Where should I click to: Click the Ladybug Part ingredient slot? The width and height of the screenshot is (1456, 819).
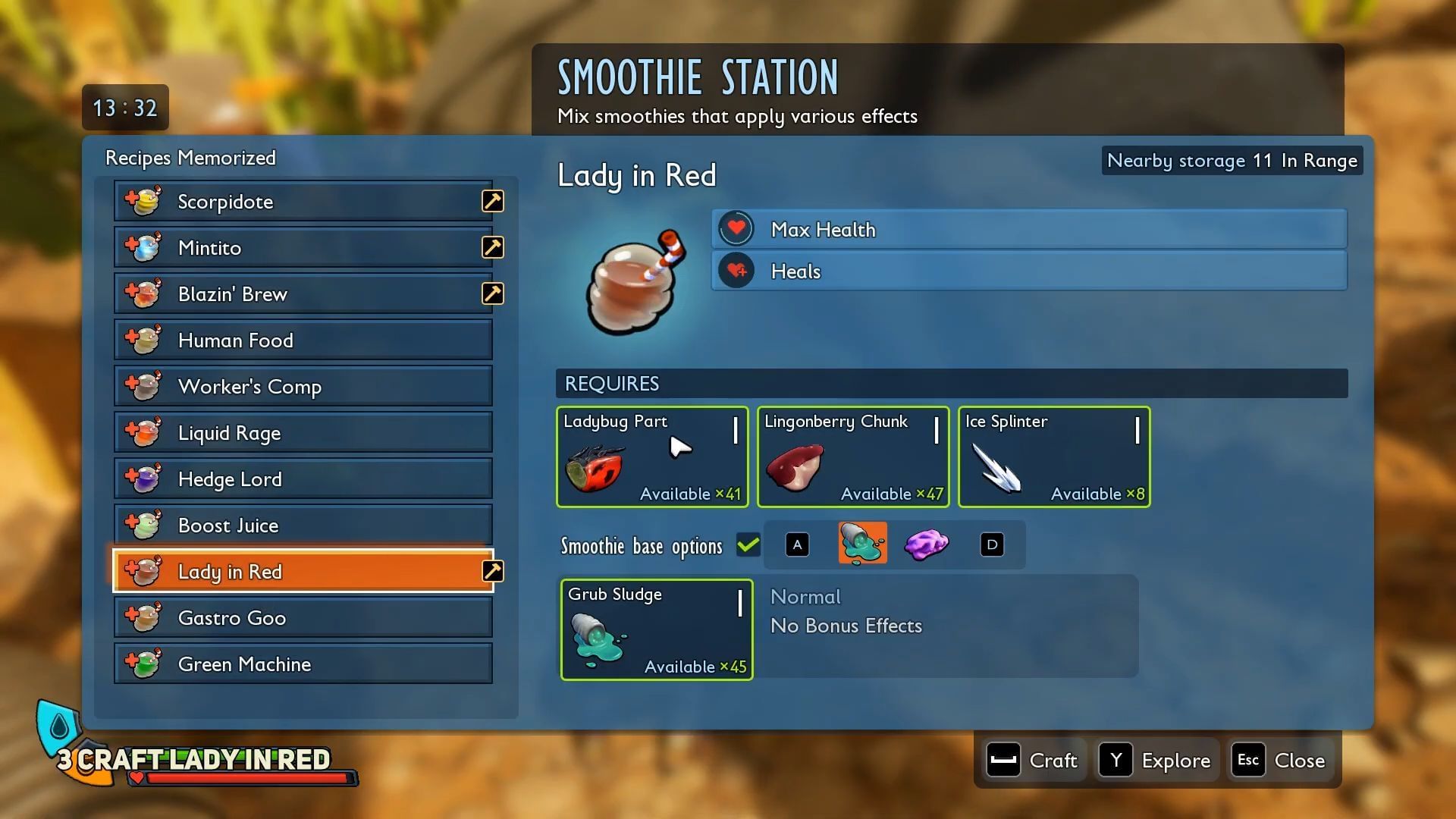tap(652, 457)
